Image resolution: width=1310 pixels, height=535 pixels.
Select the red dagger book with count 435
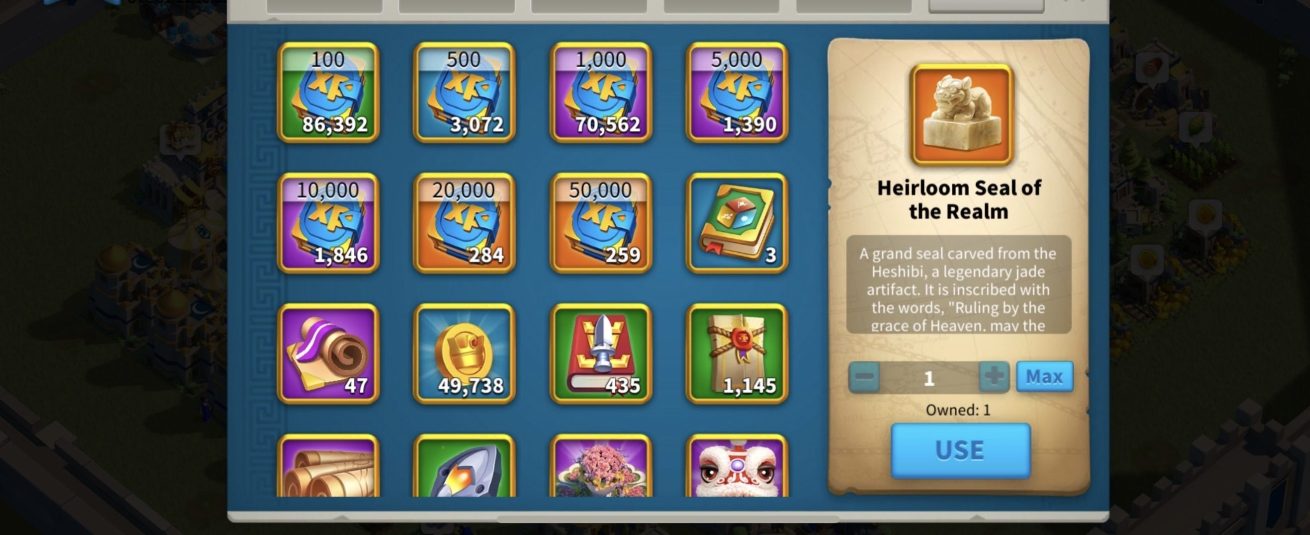pos(601,354)
